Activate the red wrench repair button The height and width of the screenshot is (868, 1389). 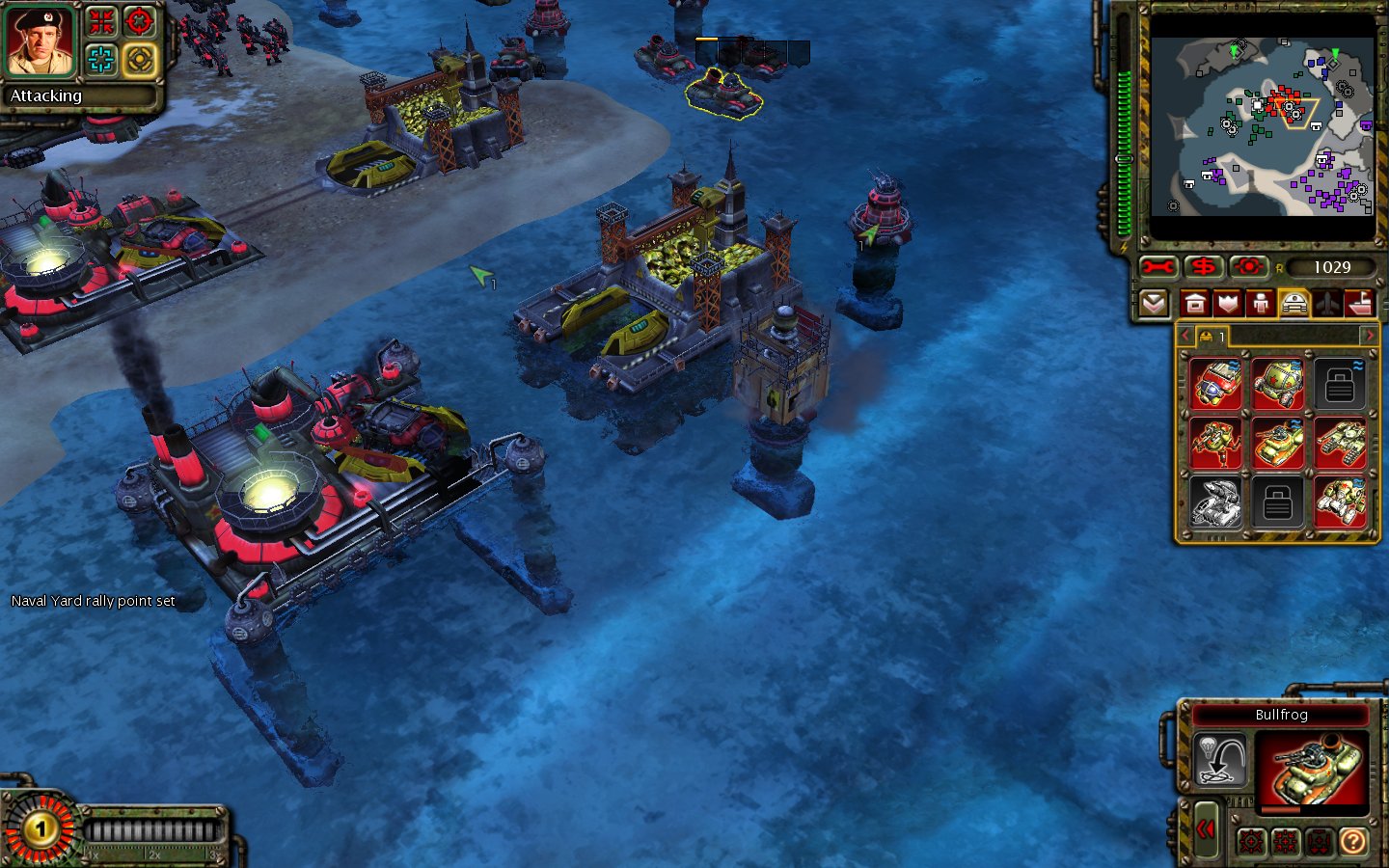(1157, 267)
